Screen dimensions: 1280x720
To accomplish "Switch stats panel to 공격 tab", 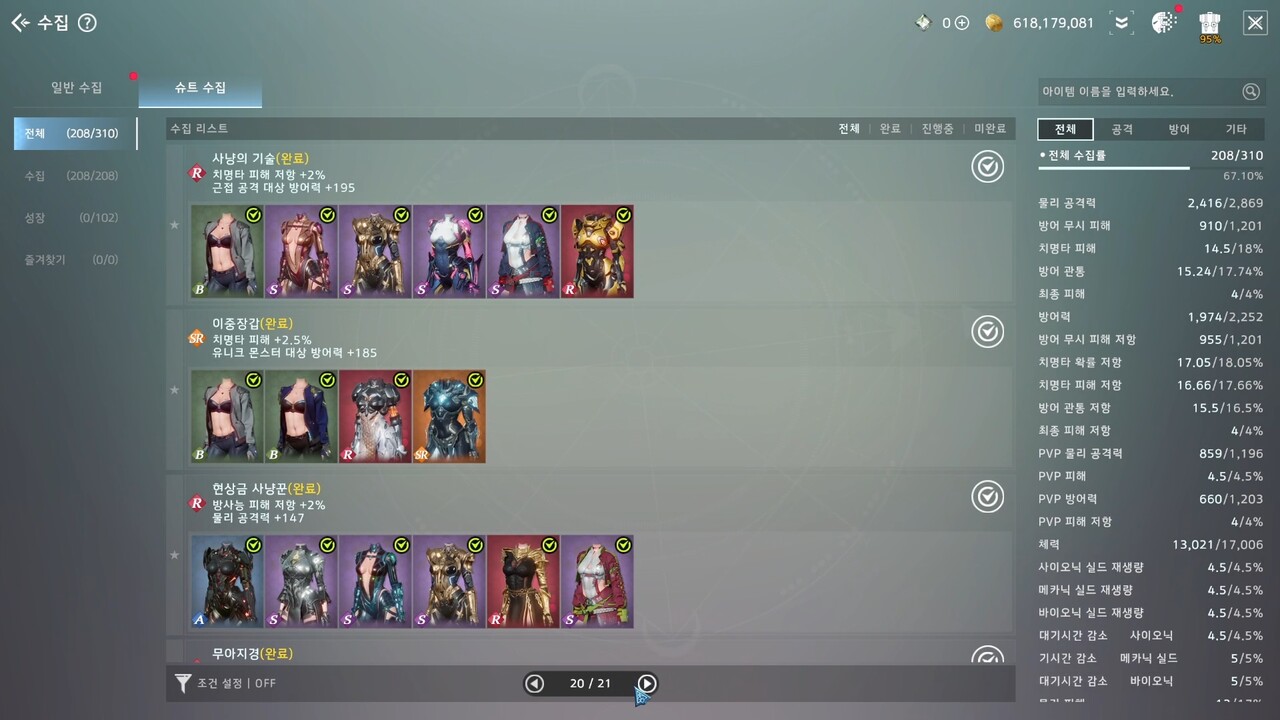I will coord(1122,130).
